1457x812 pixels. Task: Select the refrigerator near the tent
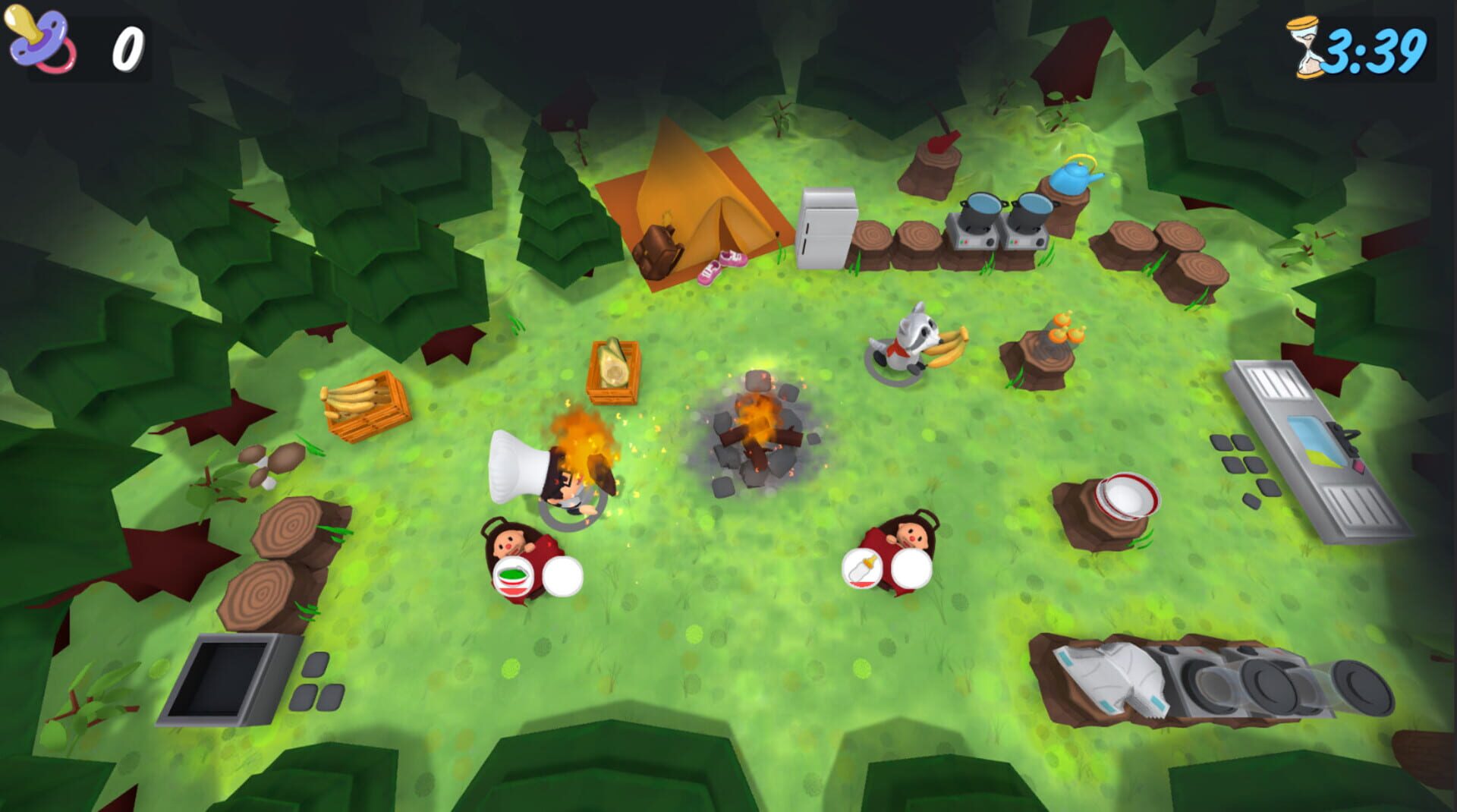827,225
